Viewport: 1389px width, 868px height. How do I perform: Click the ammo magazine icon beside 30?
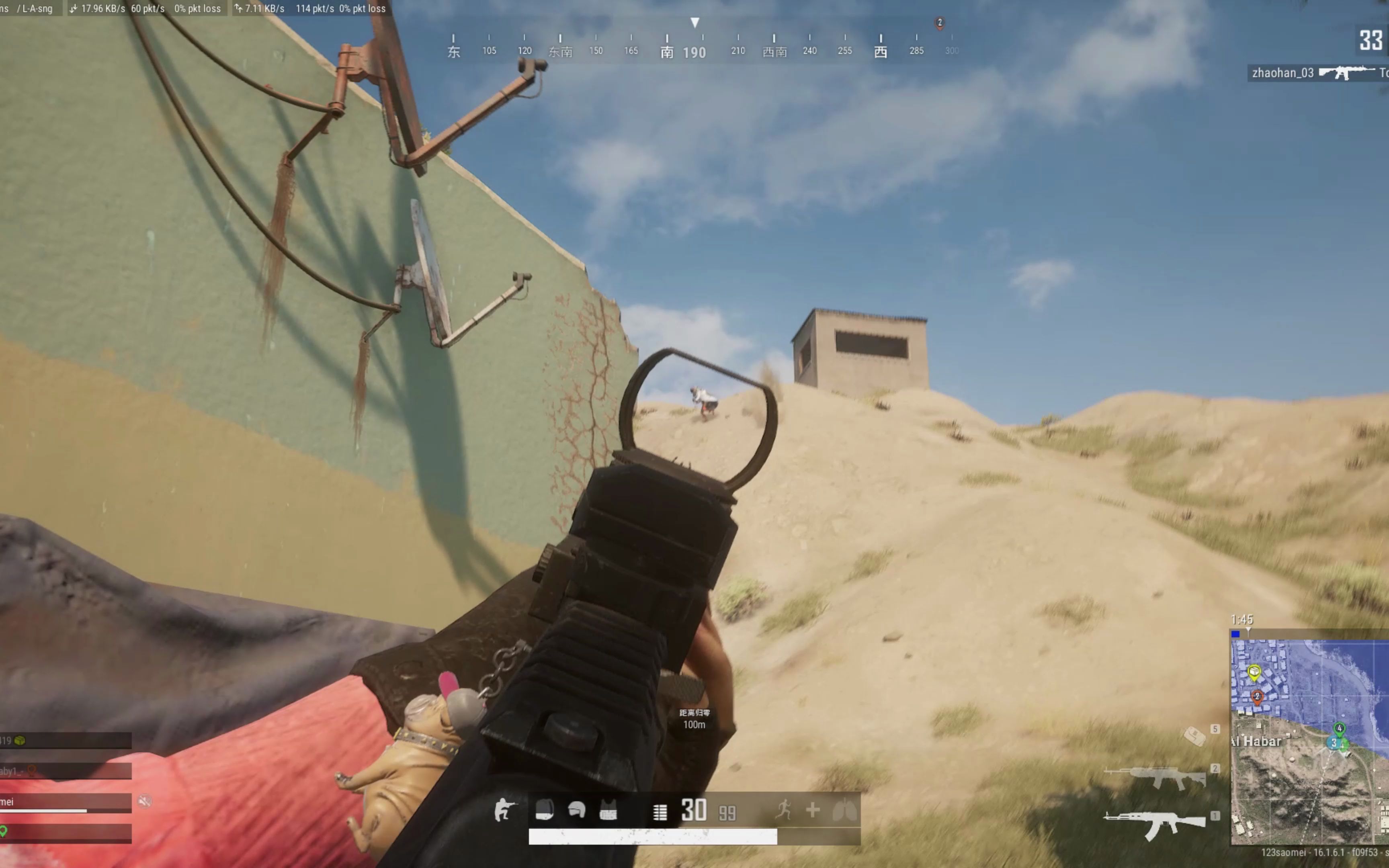660,811
